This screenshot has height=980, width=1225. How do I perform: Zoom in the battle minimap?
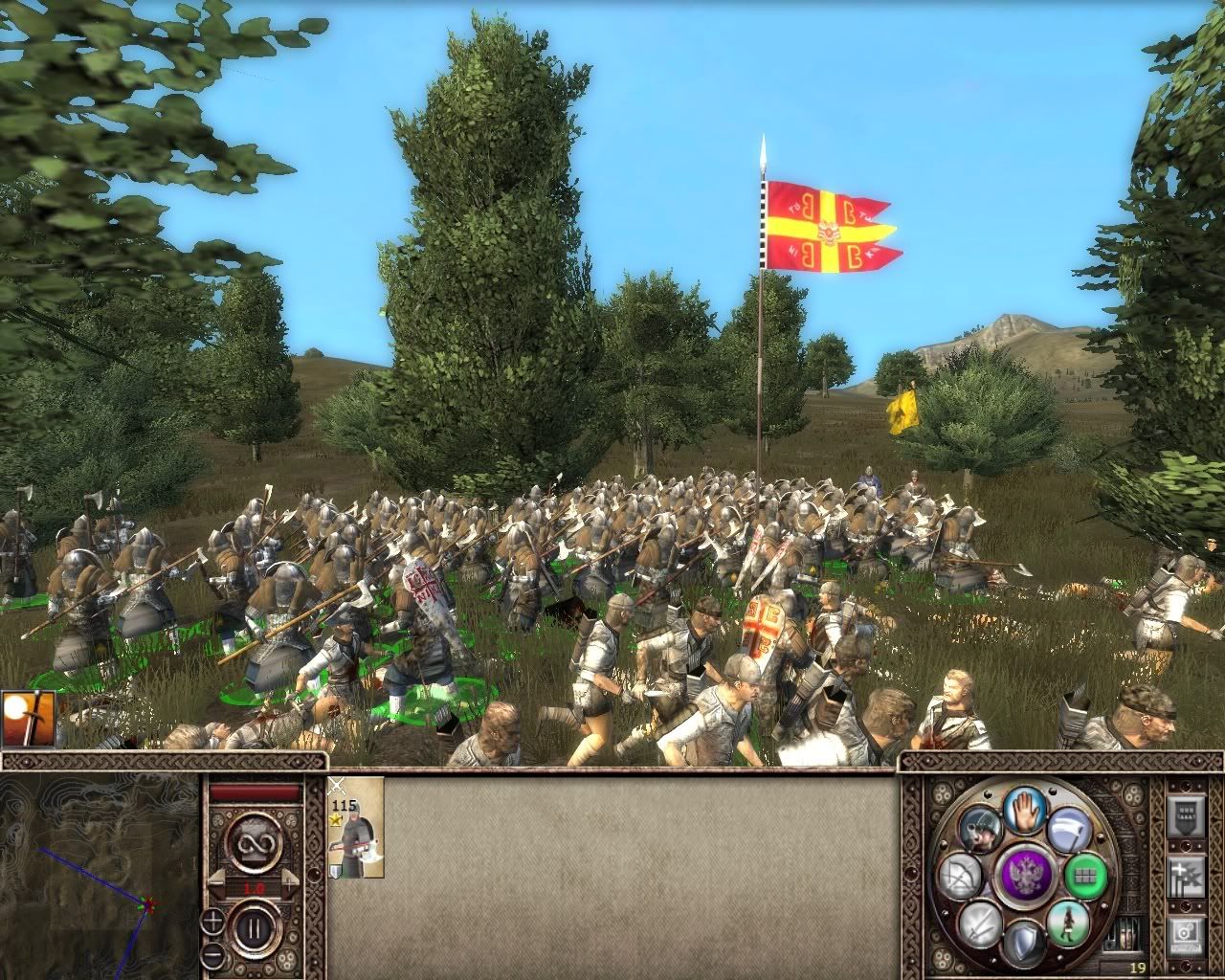pyautogui.click(x=212, y=922)
